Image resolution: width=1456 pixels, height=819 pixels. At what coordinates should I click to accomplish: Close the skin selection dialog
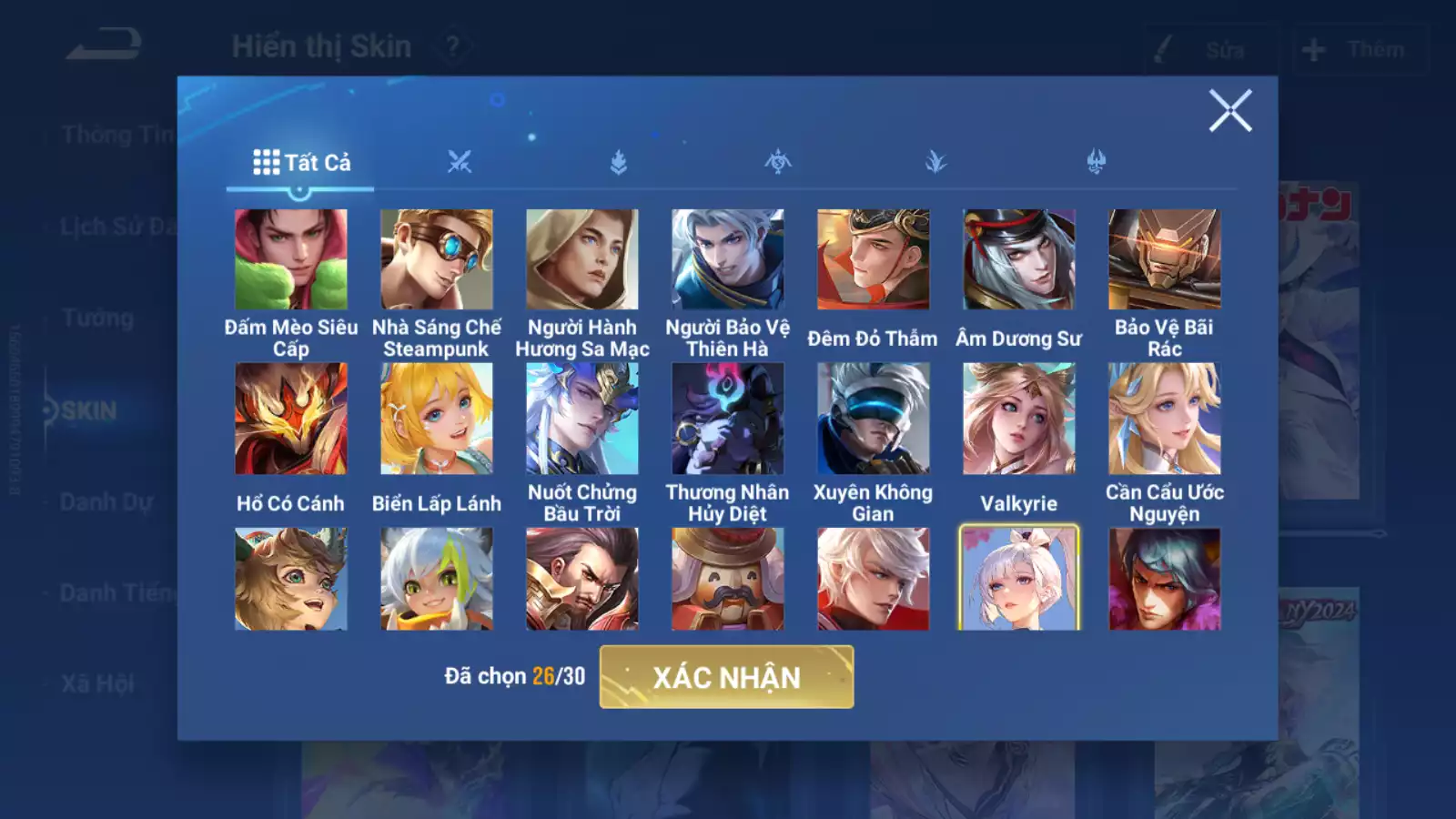1233,113
